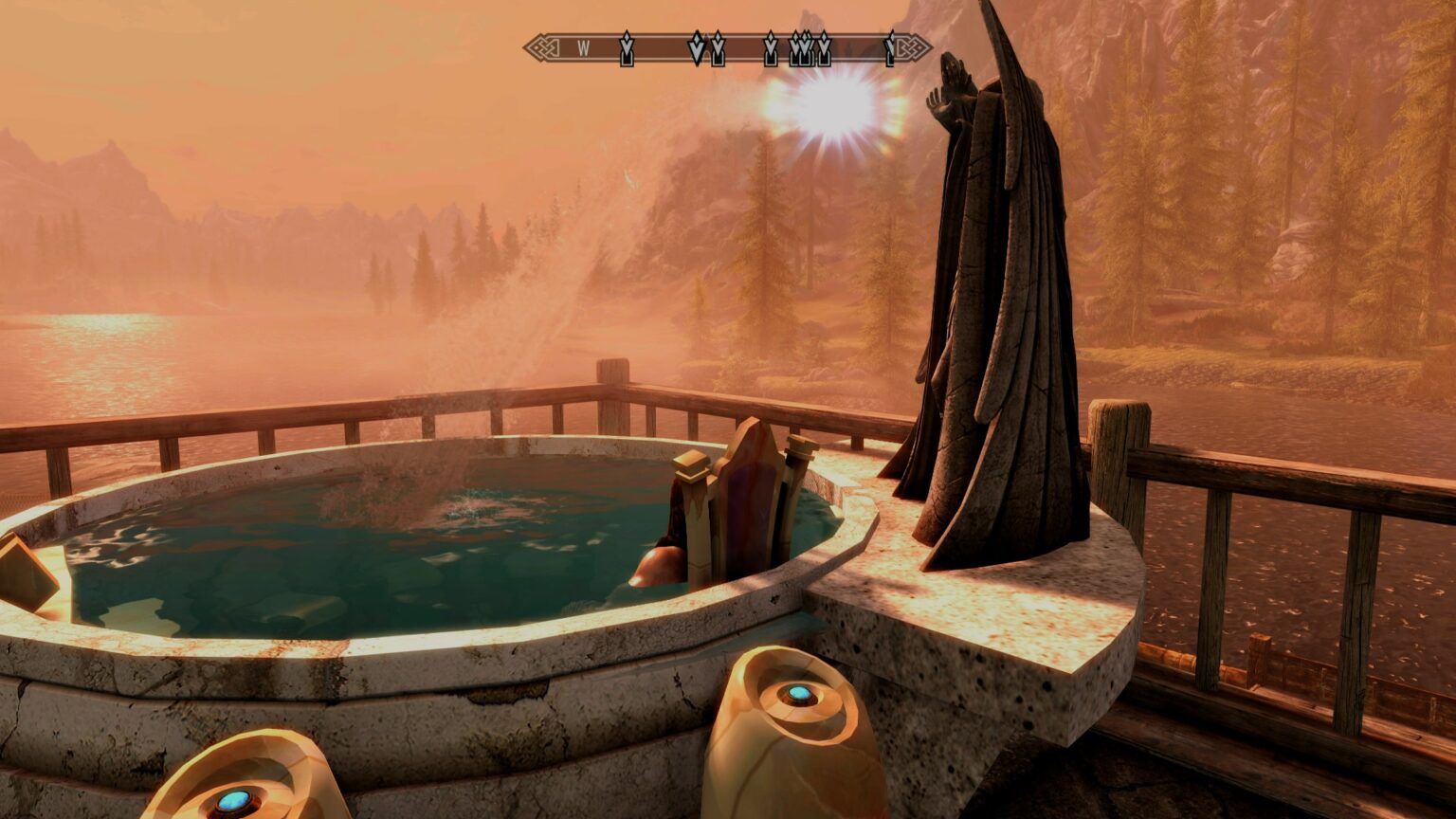The image size is (1456, 819).
Task: Click the glowing blue gem on the front lamp
Action: [799, 693]
